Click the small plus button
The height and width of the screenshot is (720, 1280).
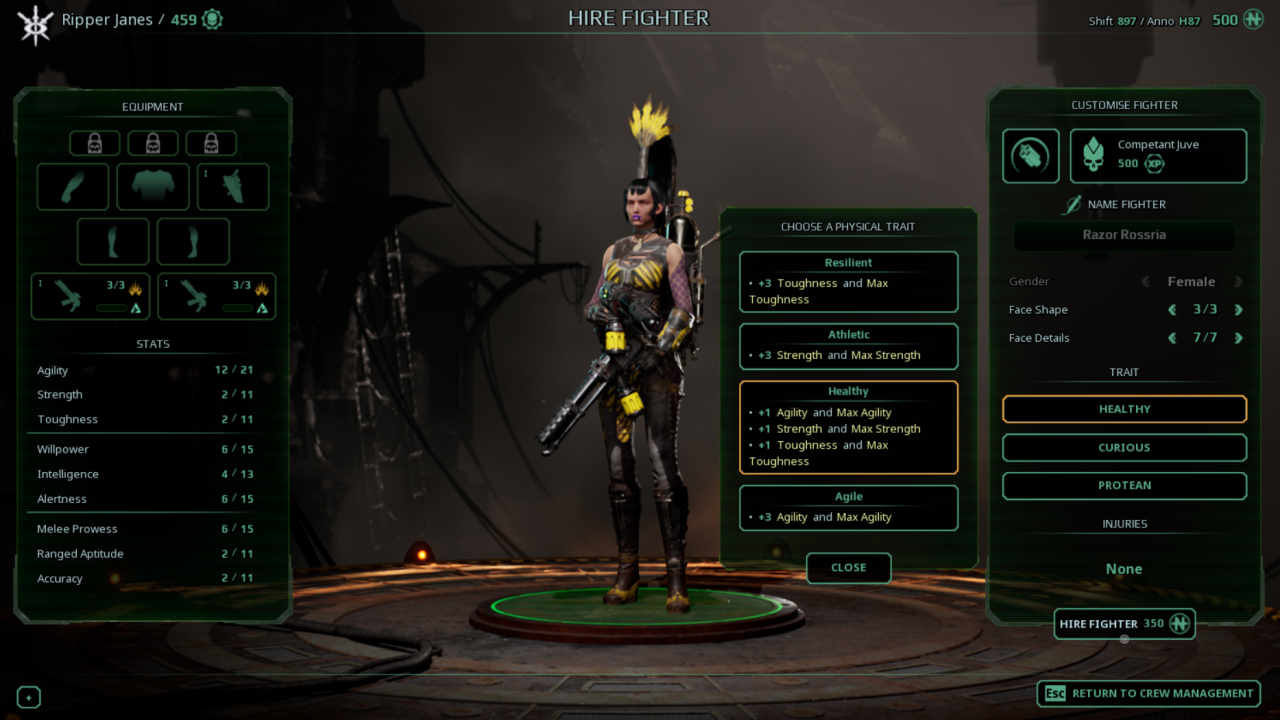coord(29,698)
